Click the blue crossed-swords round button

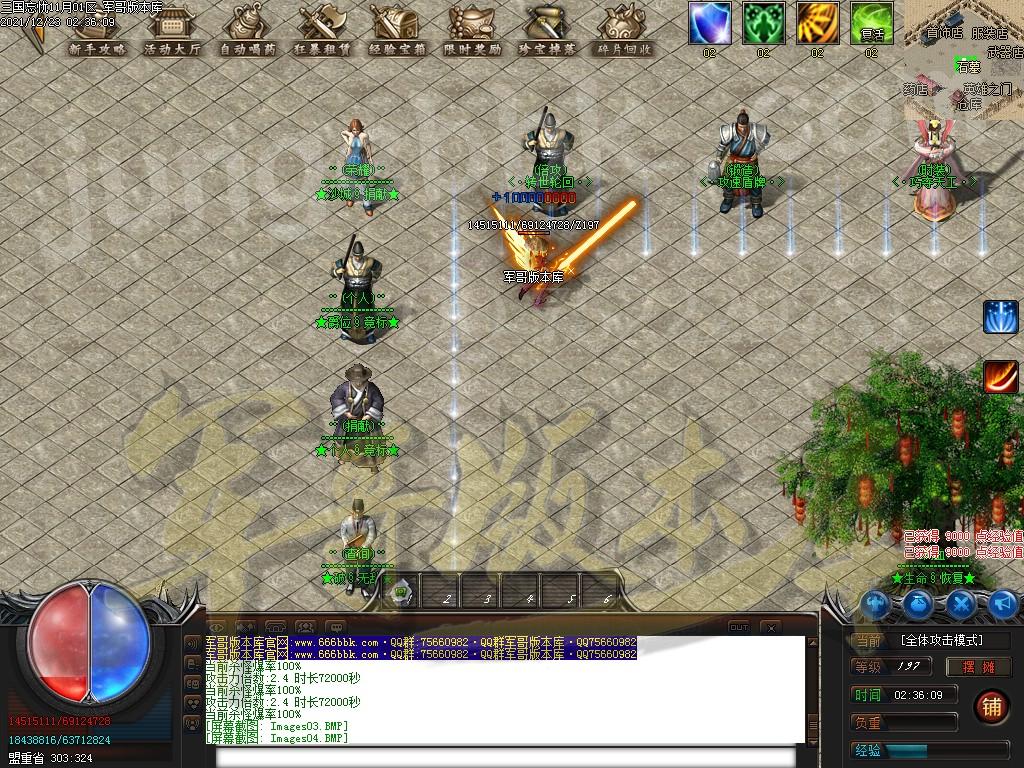961,603
